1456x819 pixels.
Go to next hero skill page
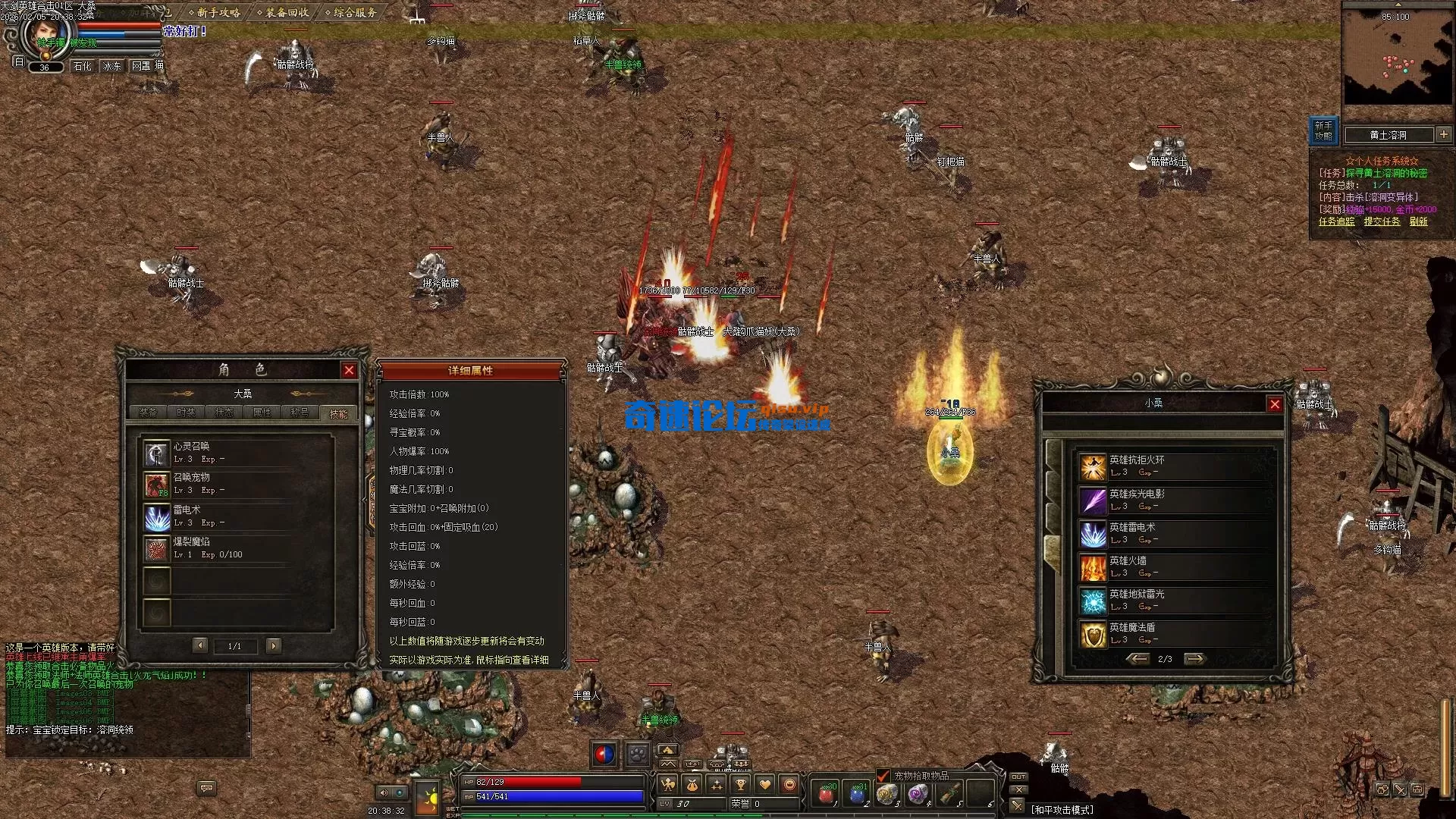pos(1194,659)
